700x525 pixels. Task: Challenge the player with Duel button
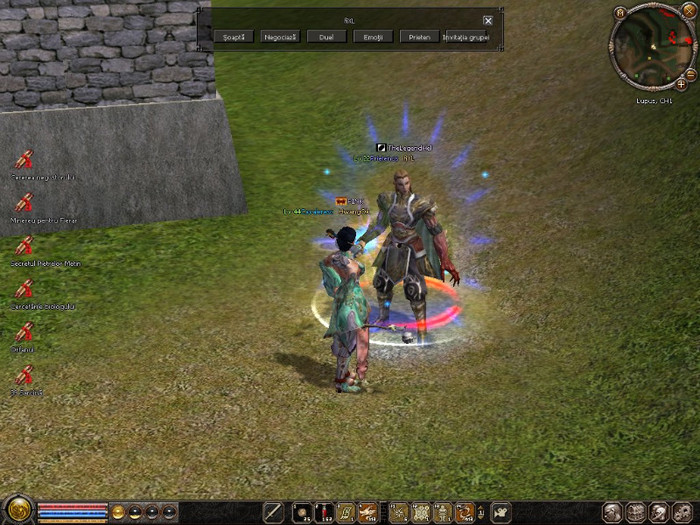[x=326, y=36]
